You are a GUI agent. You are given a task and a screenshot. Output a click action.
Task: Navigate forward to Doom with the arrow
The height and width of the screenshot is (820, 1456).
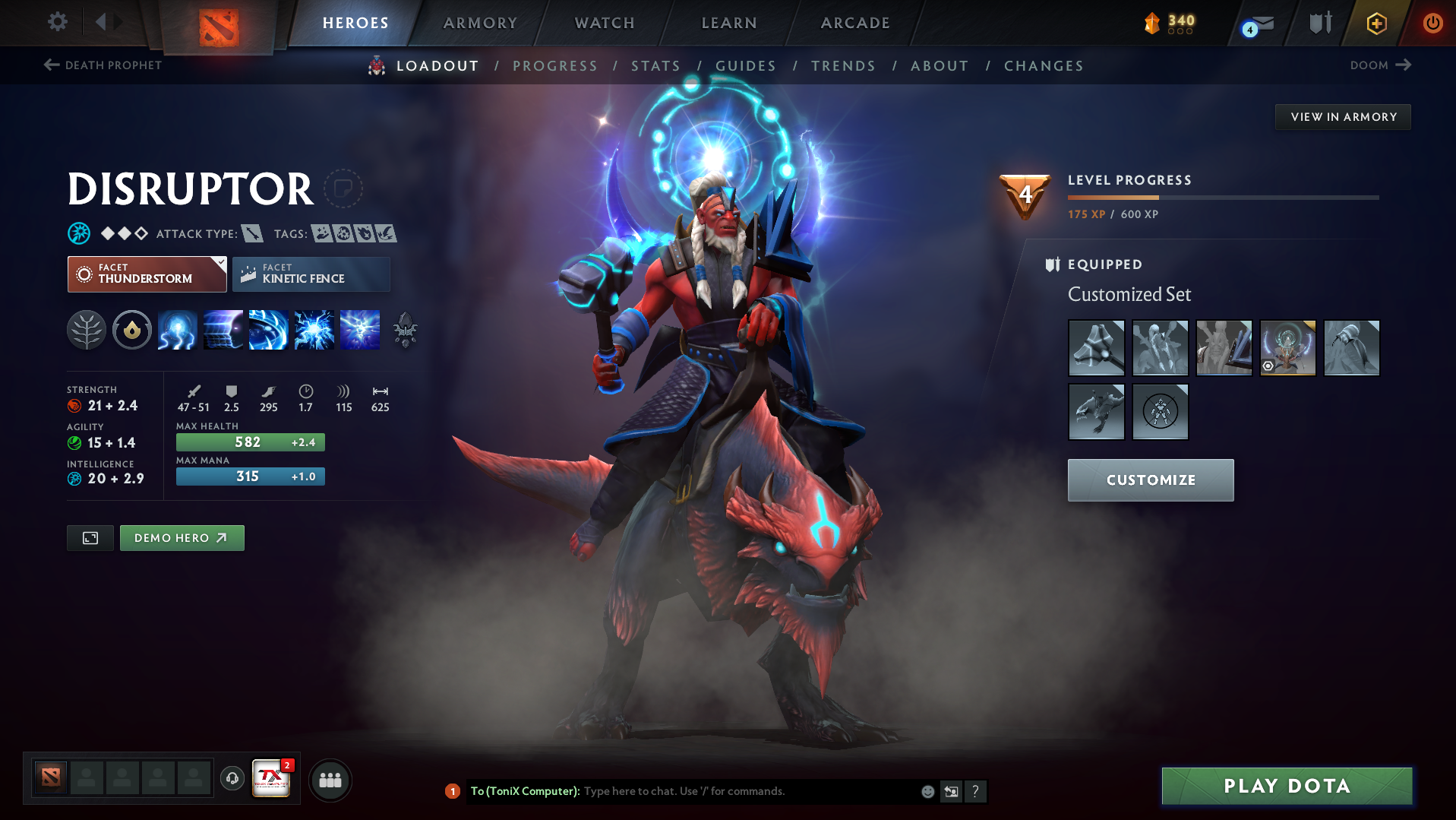(1404, 65)
